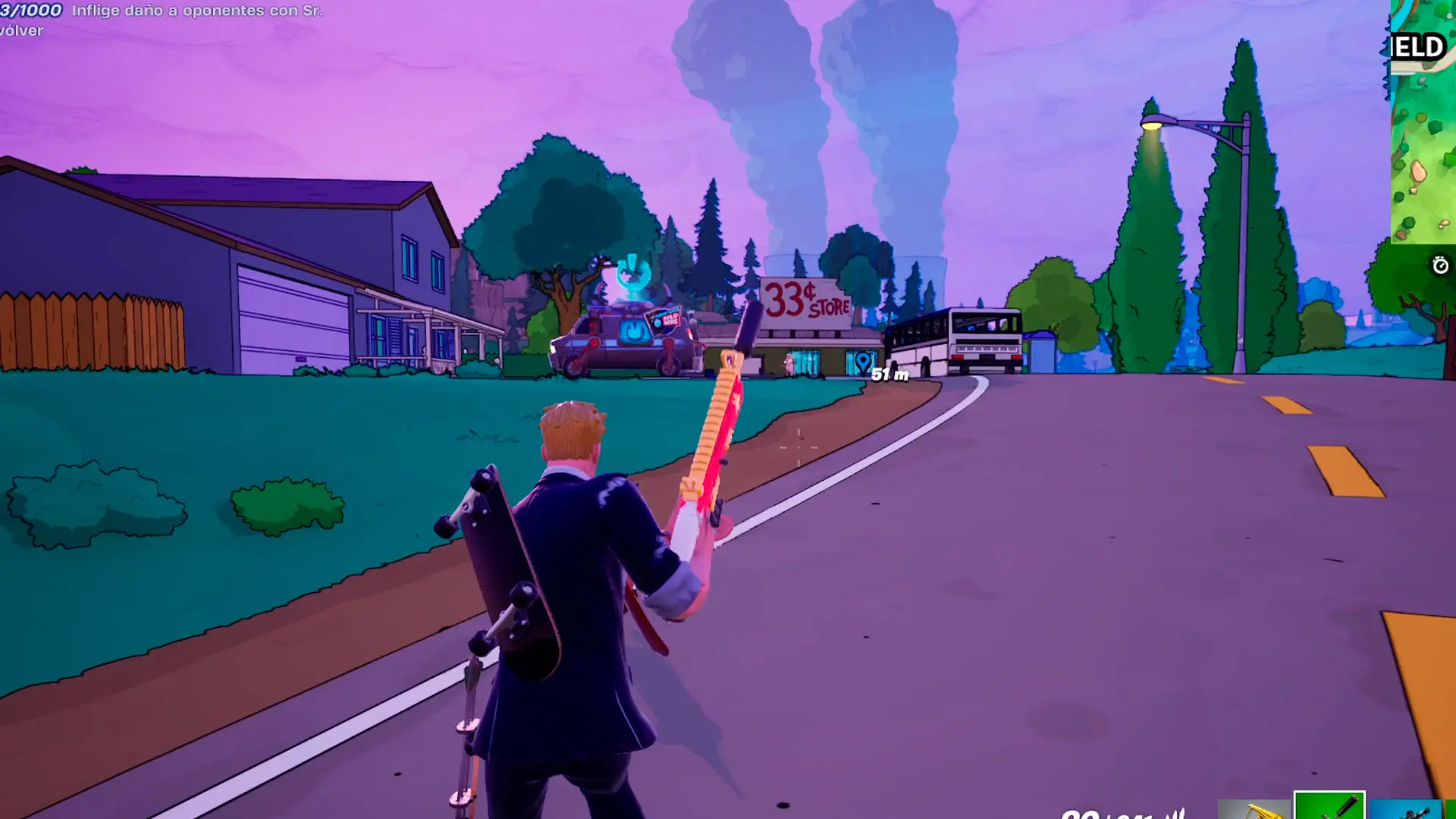The image size is (1456, 819).
Task: Select the gold weapon hotbar slot
Action: click(x=1255, y=809)
